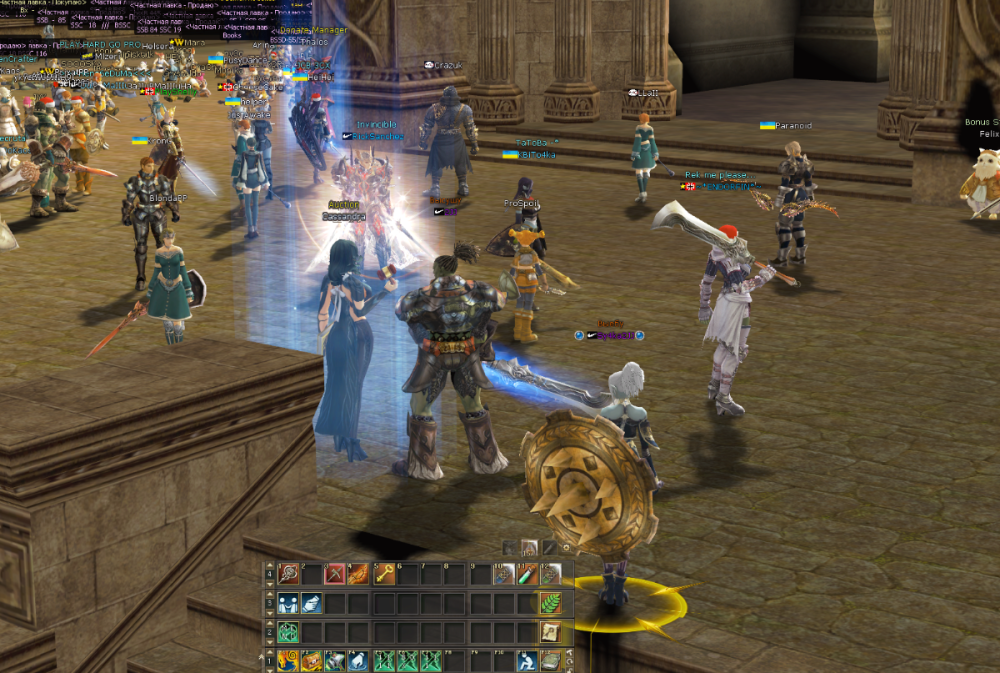Open the gear settings above the hotbar
Screen dimensions: 1000x673
(x=567, y=547)
